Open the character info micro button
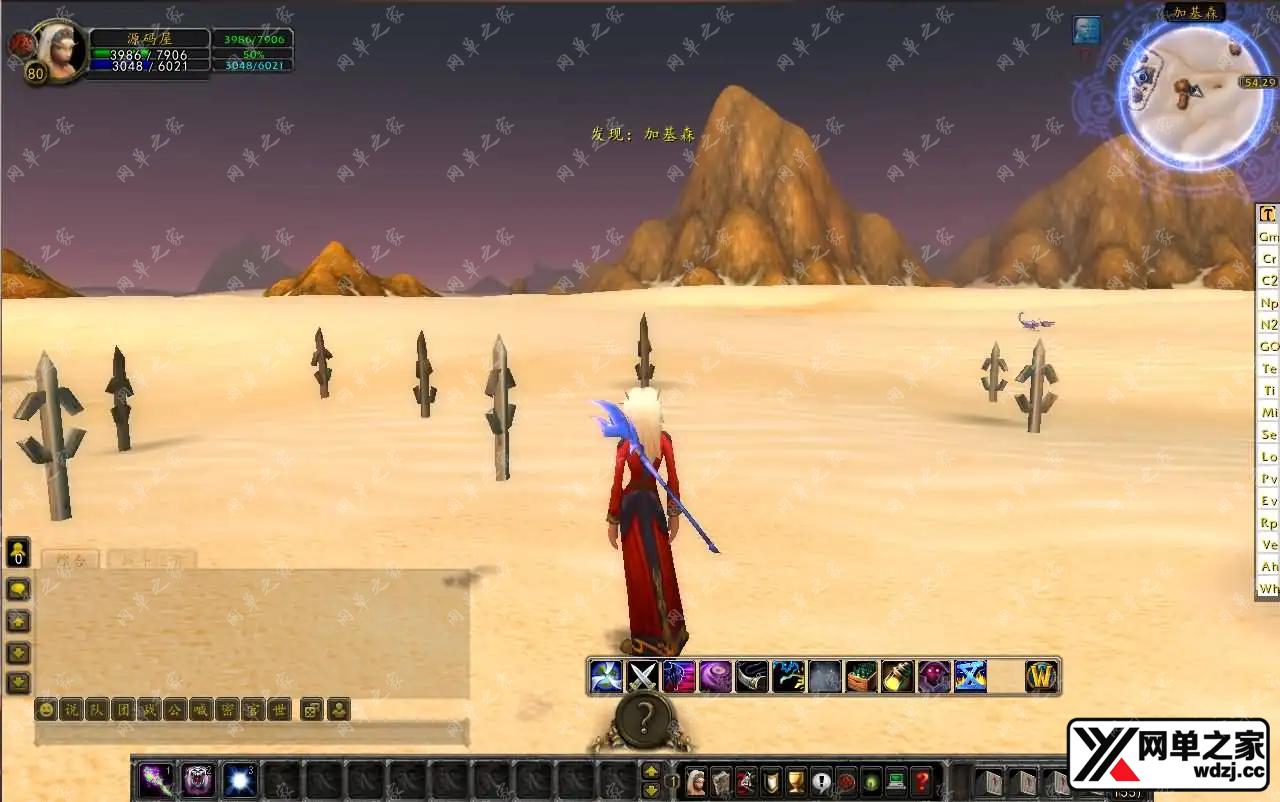 coord(696,781)
